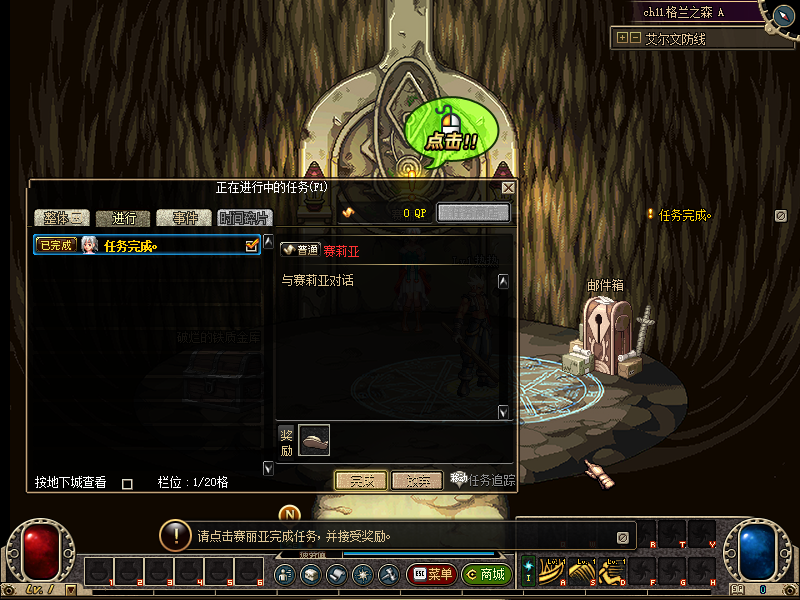Select the 时间碎片 tab
Image resolution: width=800 pixels, height=600 pixels.
[x=243, y=218]
